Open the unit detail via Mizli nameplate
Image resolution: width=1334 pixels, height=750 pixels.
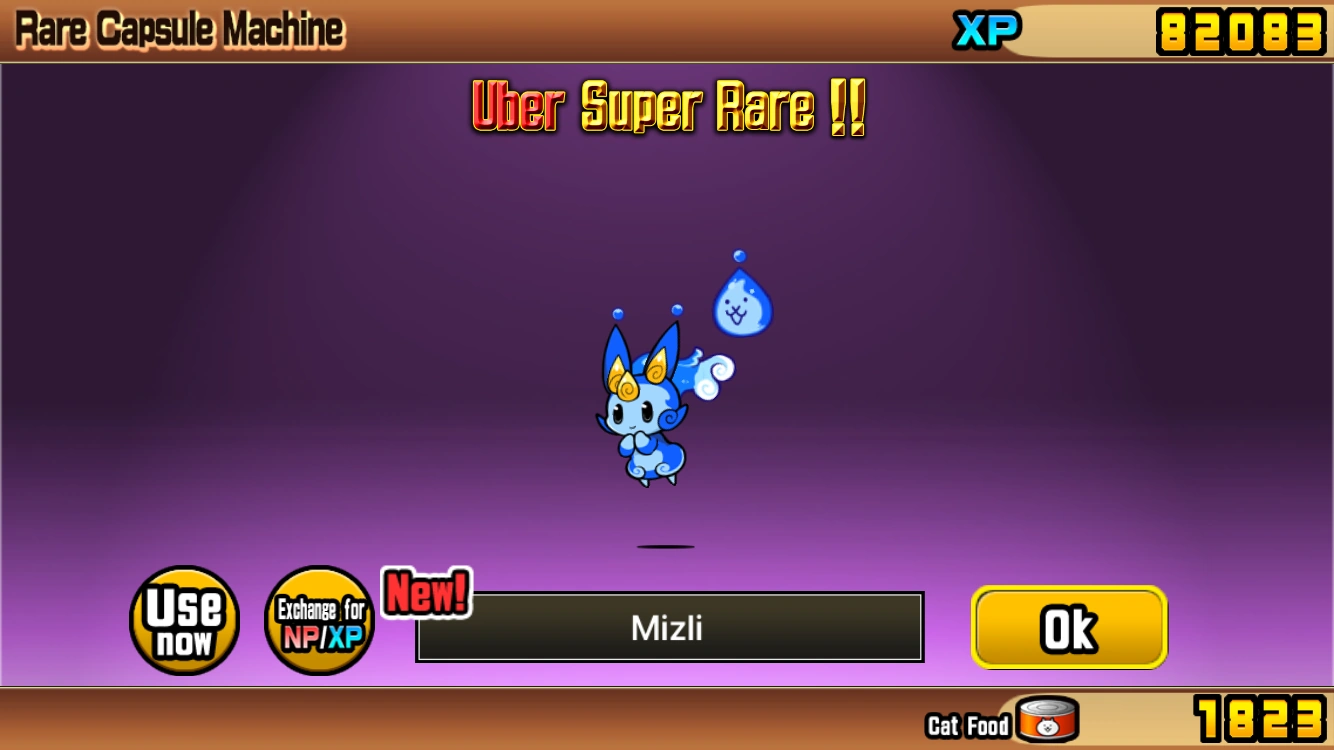click(668, 627)
